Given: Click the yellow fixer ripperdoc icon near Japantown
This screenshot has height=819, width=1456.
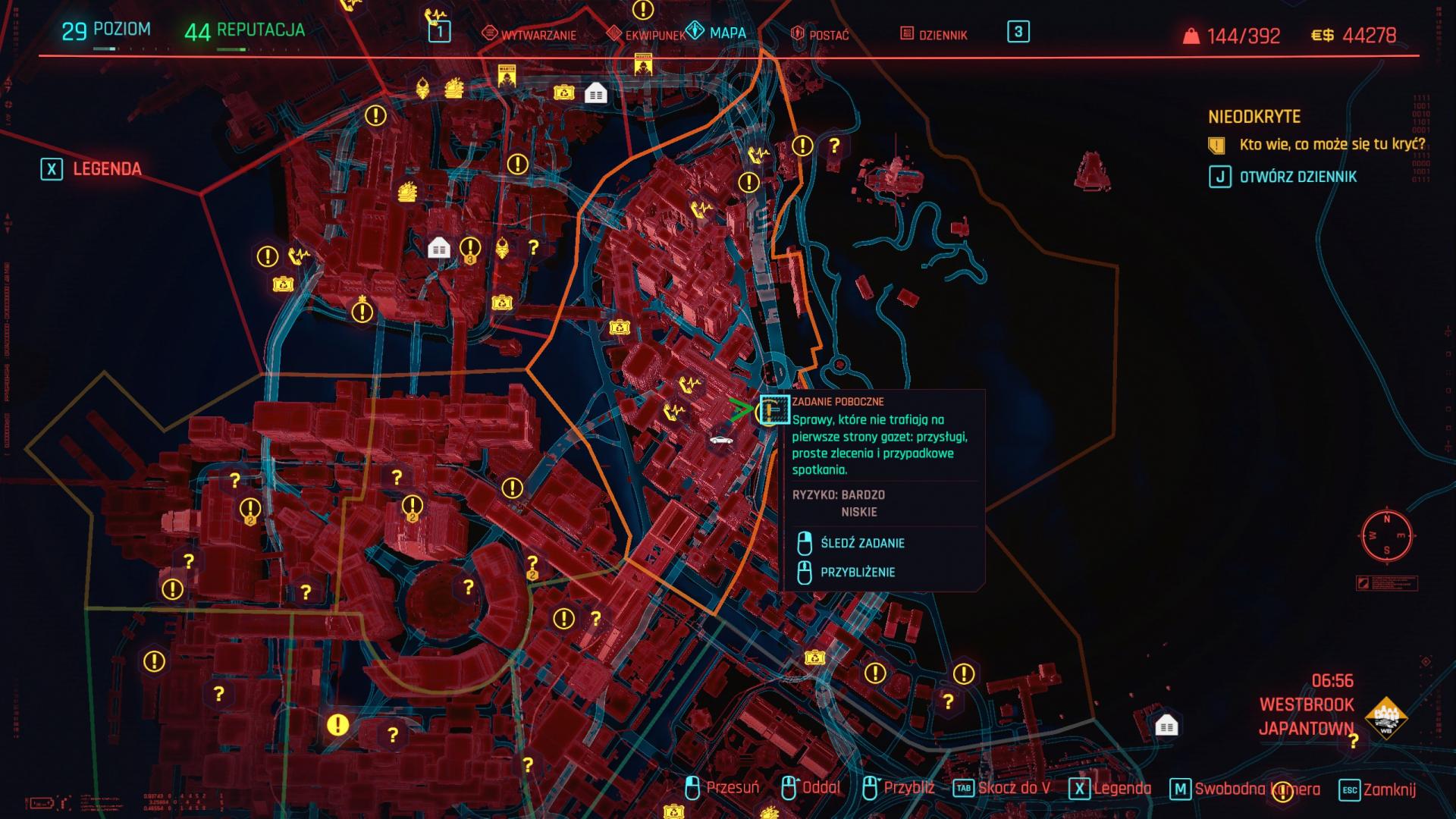Looking at the screenshot, I should (x=501, y=250).
